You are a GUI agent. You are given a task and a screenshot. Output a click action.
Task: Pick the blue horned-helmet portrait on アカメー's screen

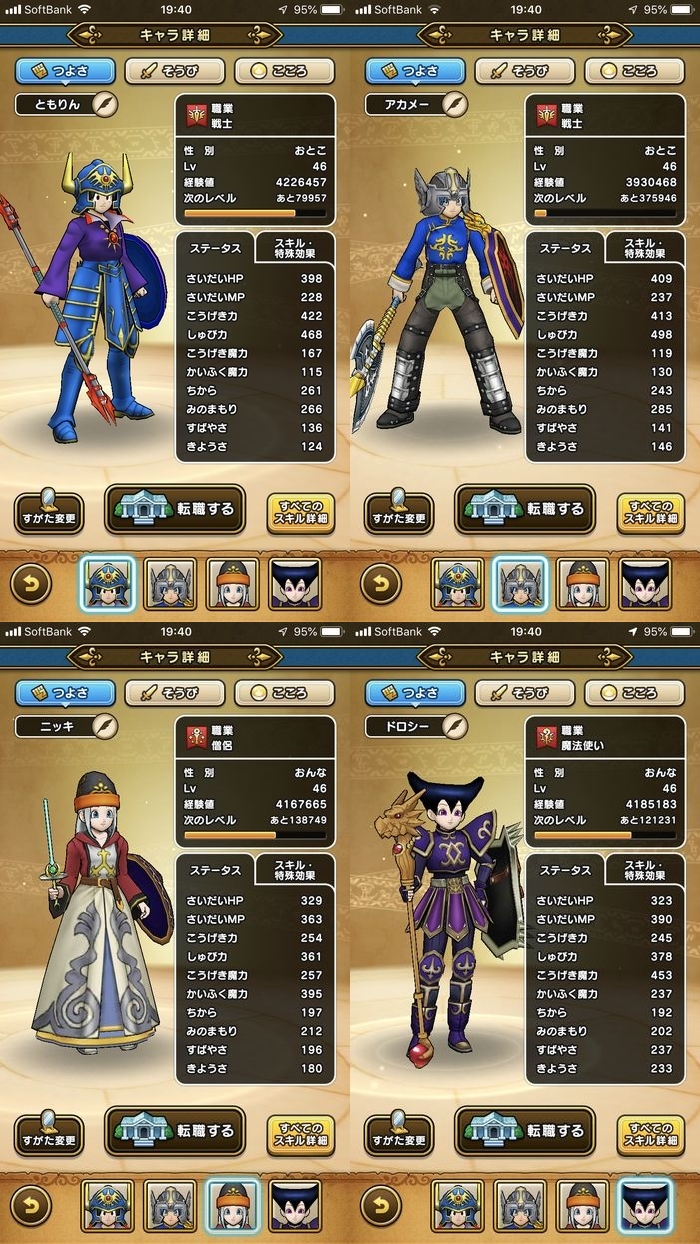point(457,585)
